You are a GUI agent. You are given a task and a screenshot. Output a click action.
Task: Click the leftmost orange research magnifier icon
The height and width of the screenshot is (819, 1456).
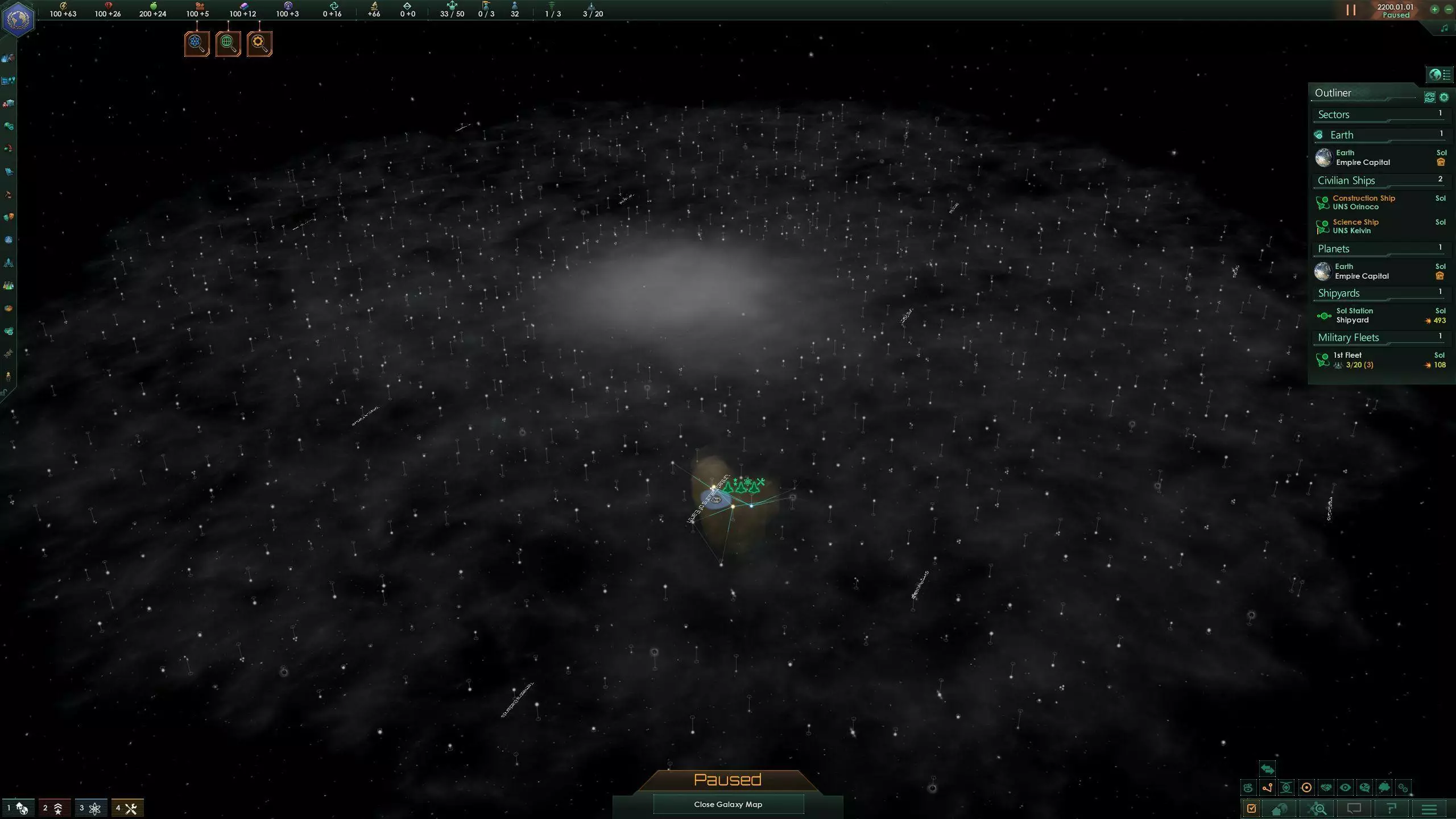coord(197,43)
